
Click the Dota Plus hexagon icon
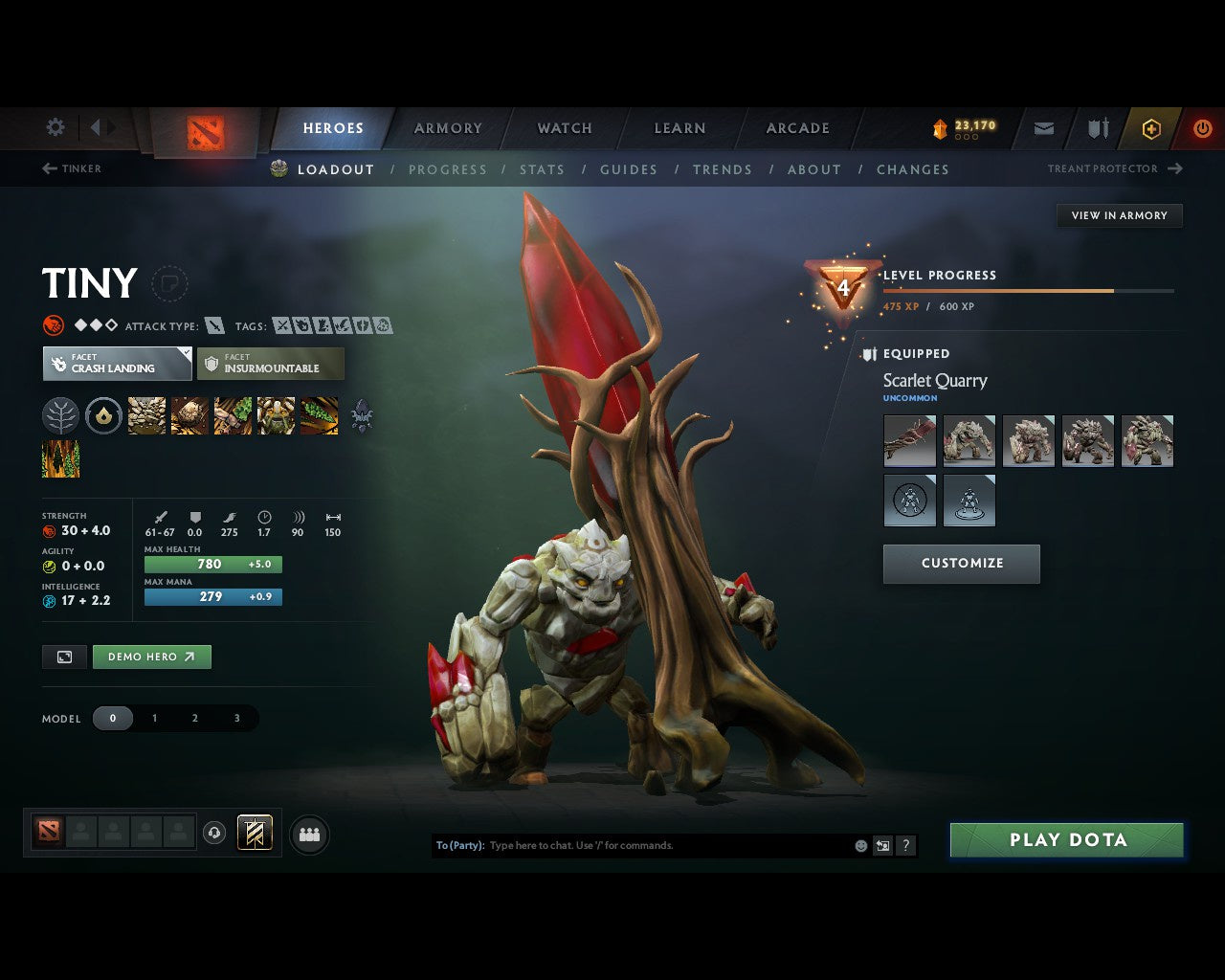1150,127
